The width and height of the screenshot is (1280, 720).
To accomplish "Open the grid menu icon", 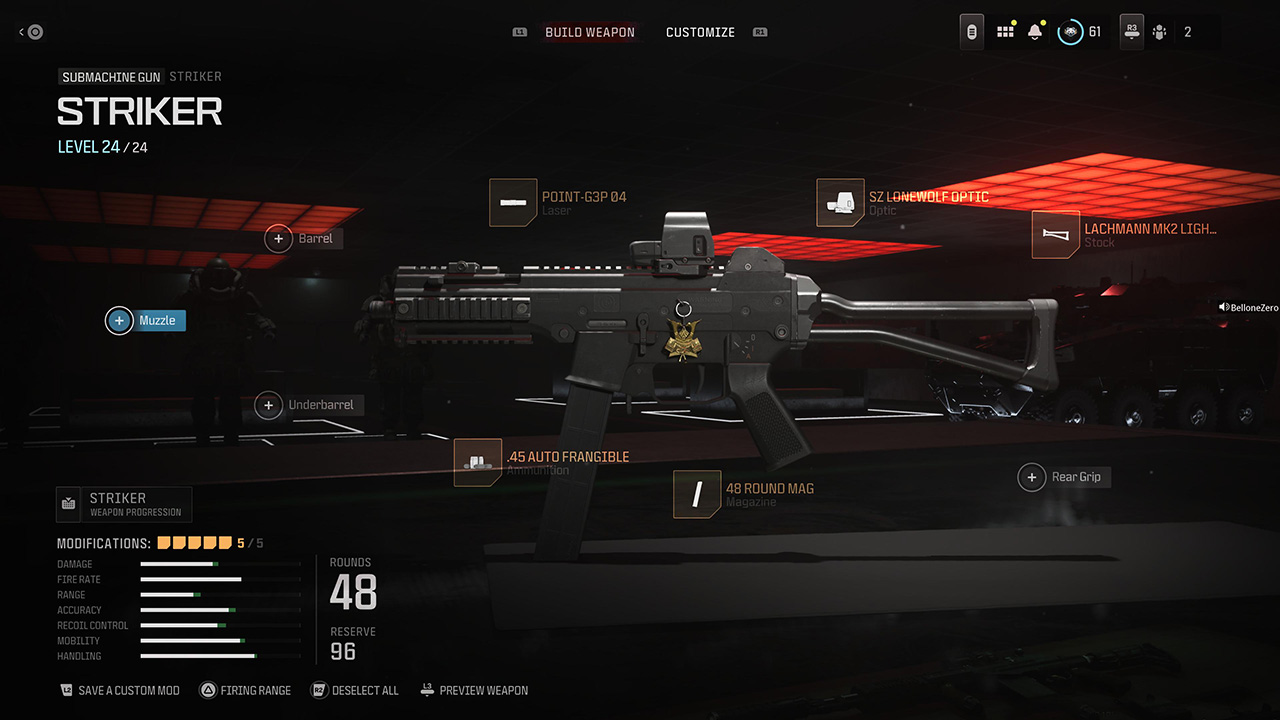I will (1005, 32).
